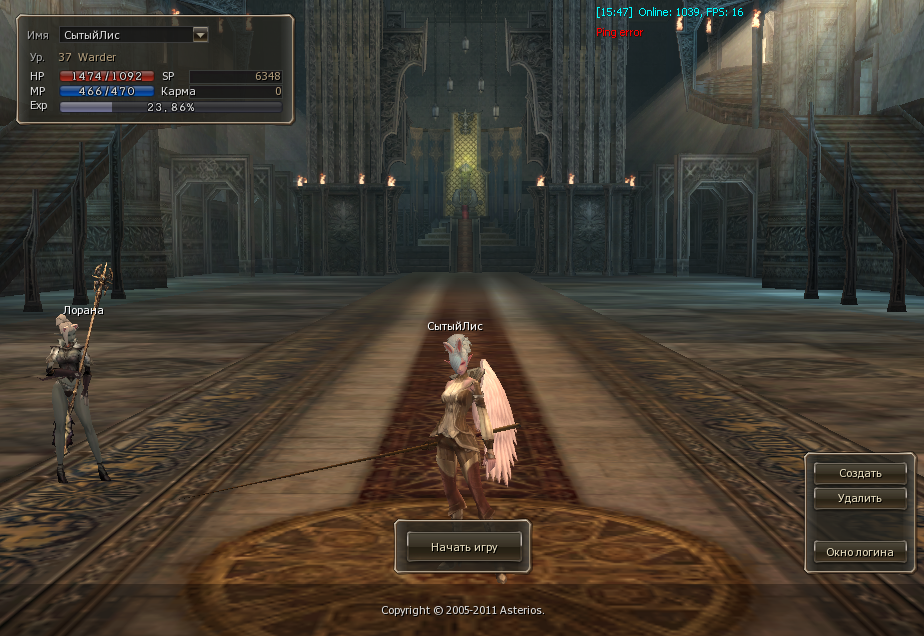Image resolution: width=924 pixels, height=636 pixels.
Task: Return via the Окно логина button
Action: tap(859, 551)
